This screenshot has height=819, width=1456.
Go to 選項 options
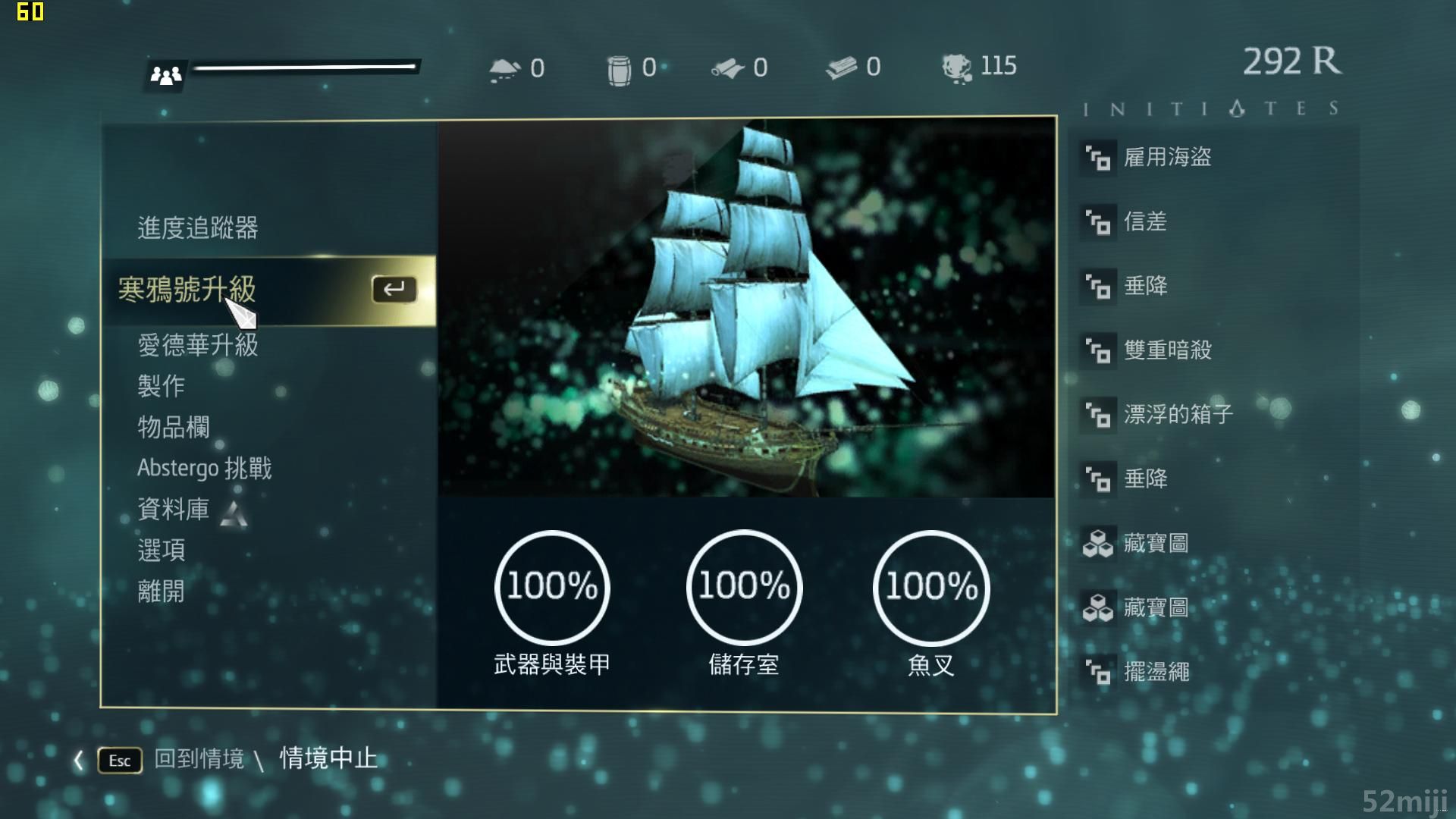pyautogui.click(x=161, y=550)
